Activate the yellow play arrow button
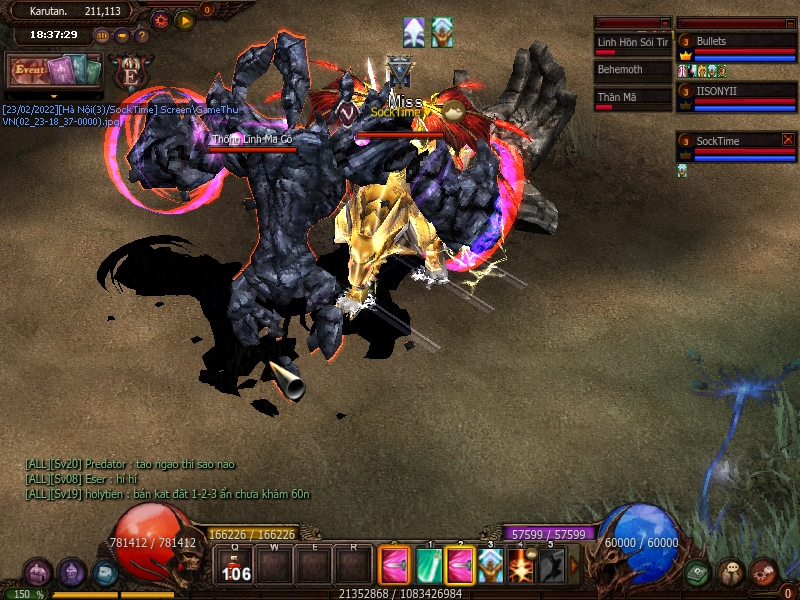800x600 pixels. [x=184, y=20]
